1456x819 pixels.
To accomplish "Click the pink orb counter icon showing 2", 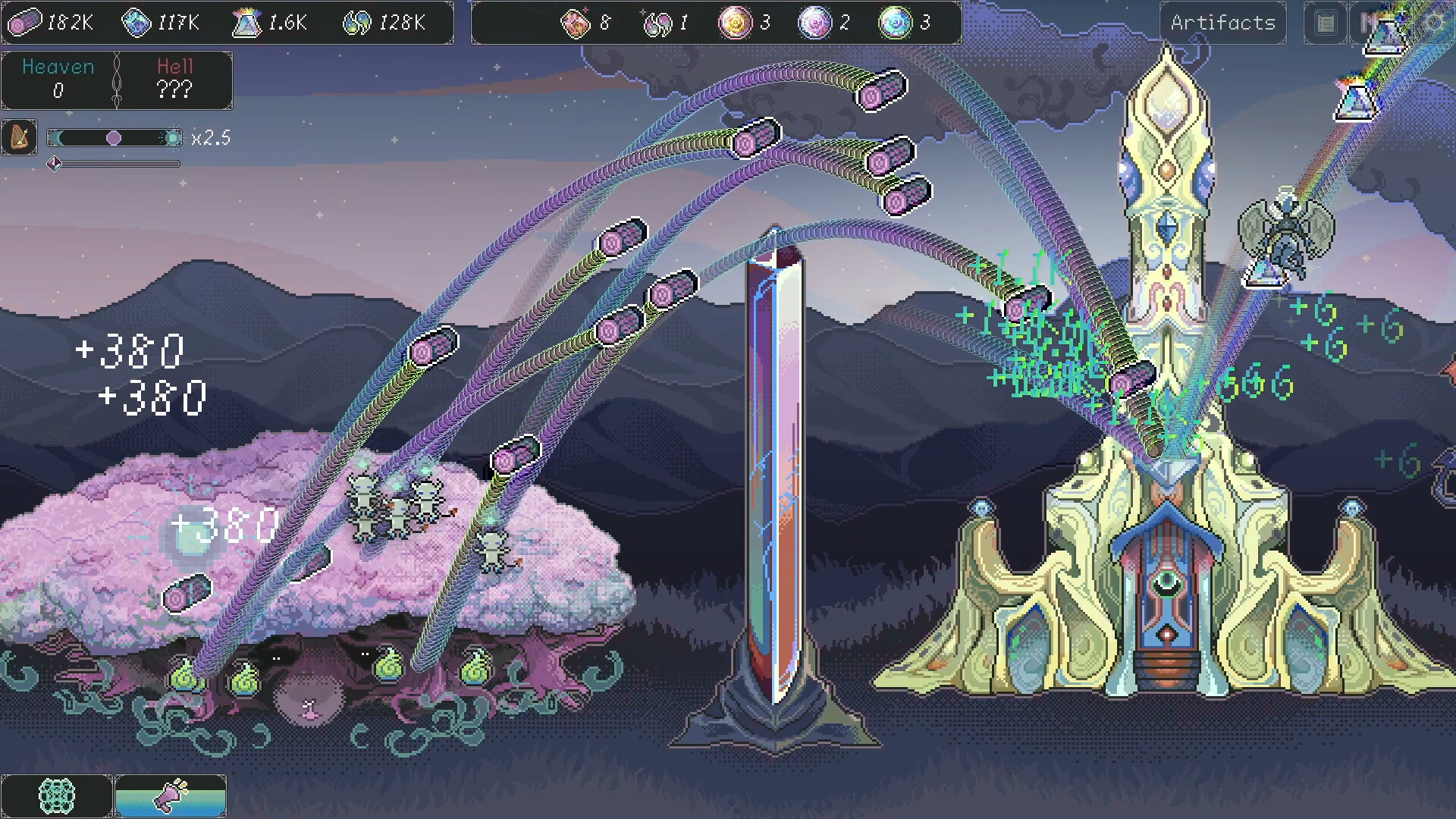I will click(816, 22).
